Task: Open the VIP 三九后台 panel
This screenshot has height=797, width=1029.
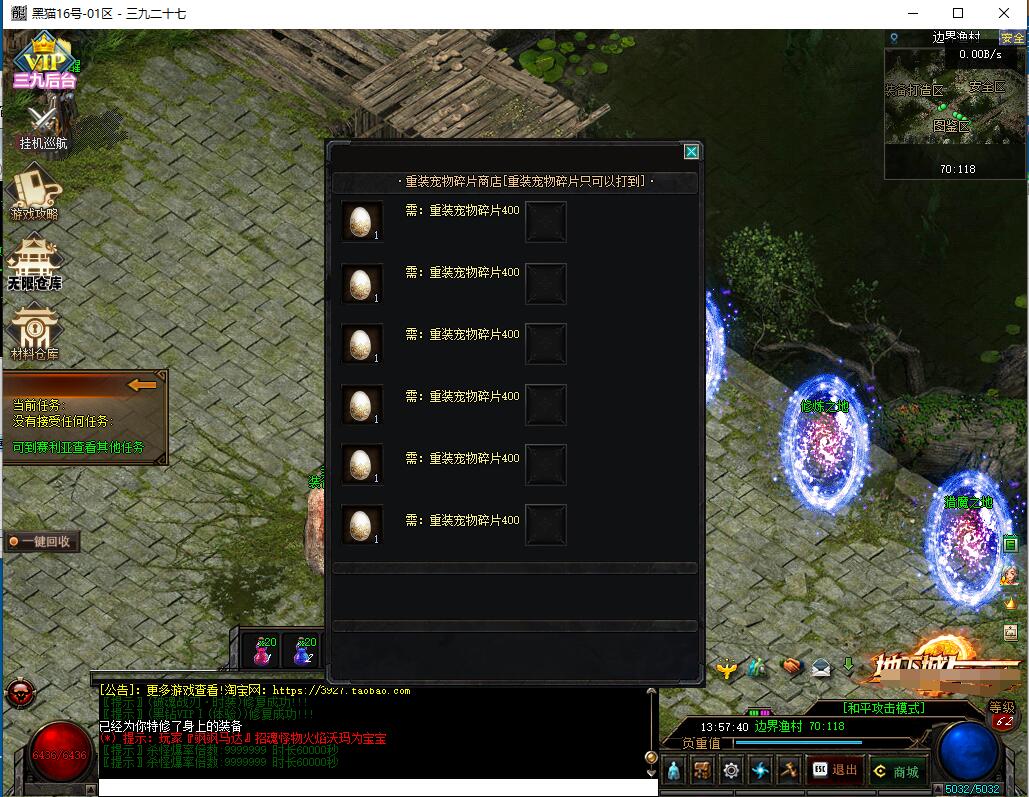Action: point(44,60)
